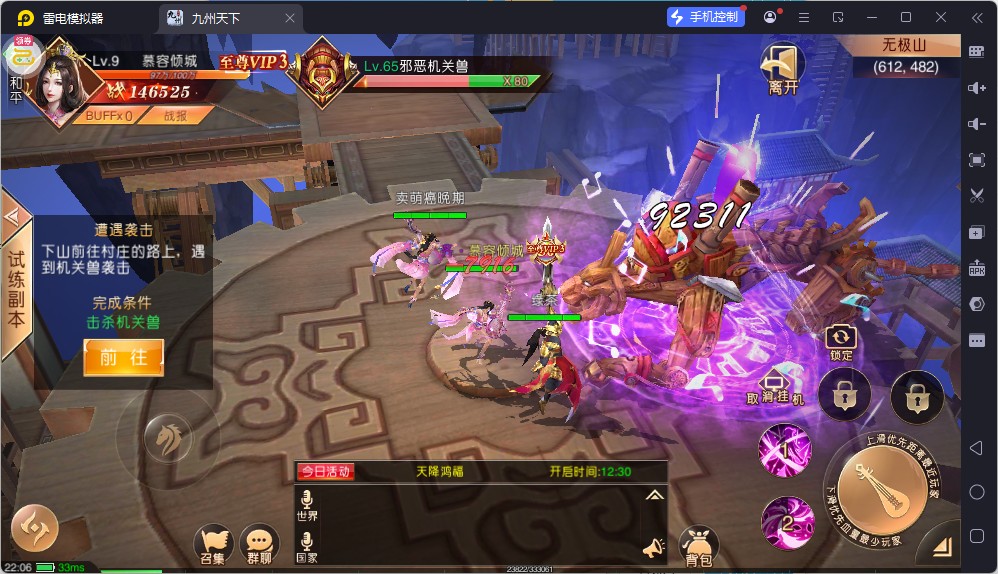This screenshot has height=574, width=998.
Task: Activate purple skill number 1
Action: 784,449
